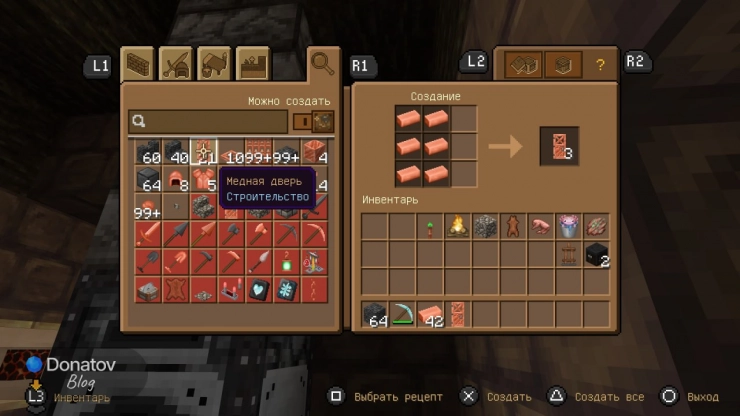Pick the campfire in inventory
Screen dimensions: 740x416
(x=458, y=226)
